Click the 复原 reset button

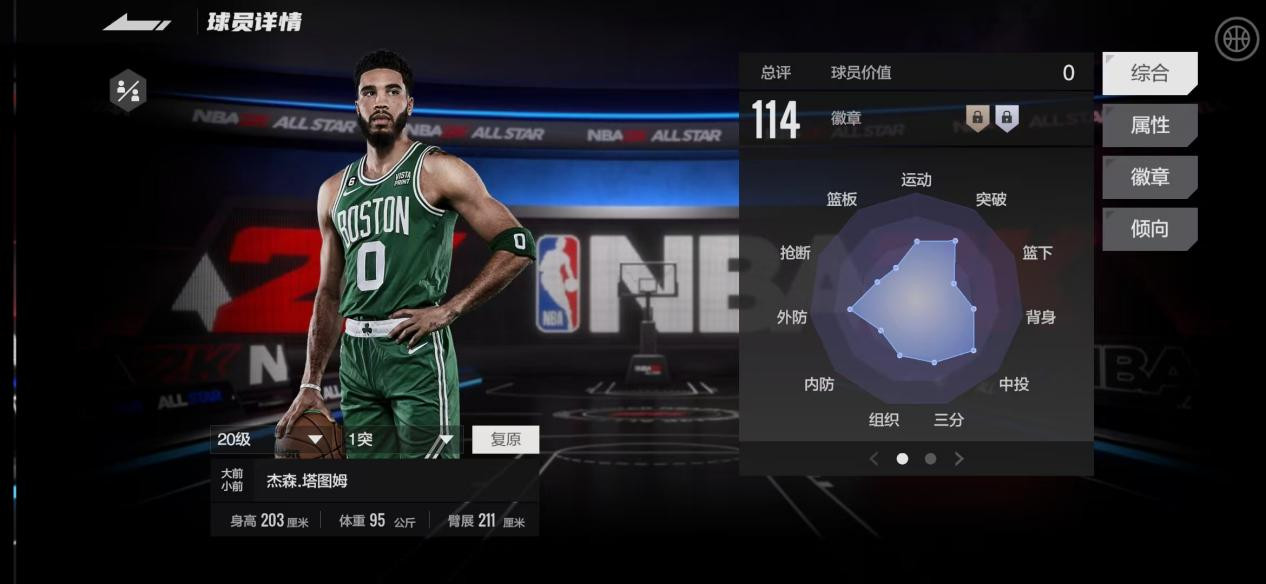(505, 440)
